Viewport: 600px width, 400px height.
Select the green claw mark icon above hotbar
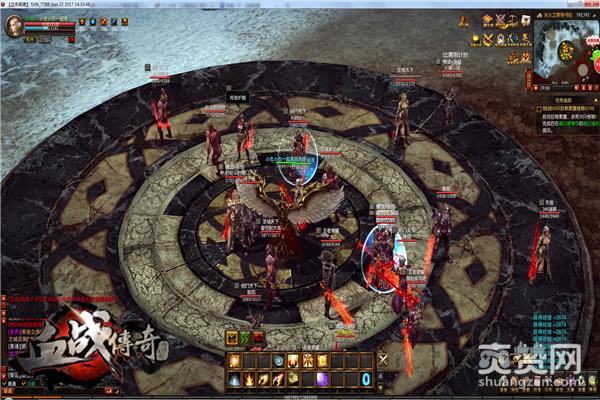[x=244, y=338]
